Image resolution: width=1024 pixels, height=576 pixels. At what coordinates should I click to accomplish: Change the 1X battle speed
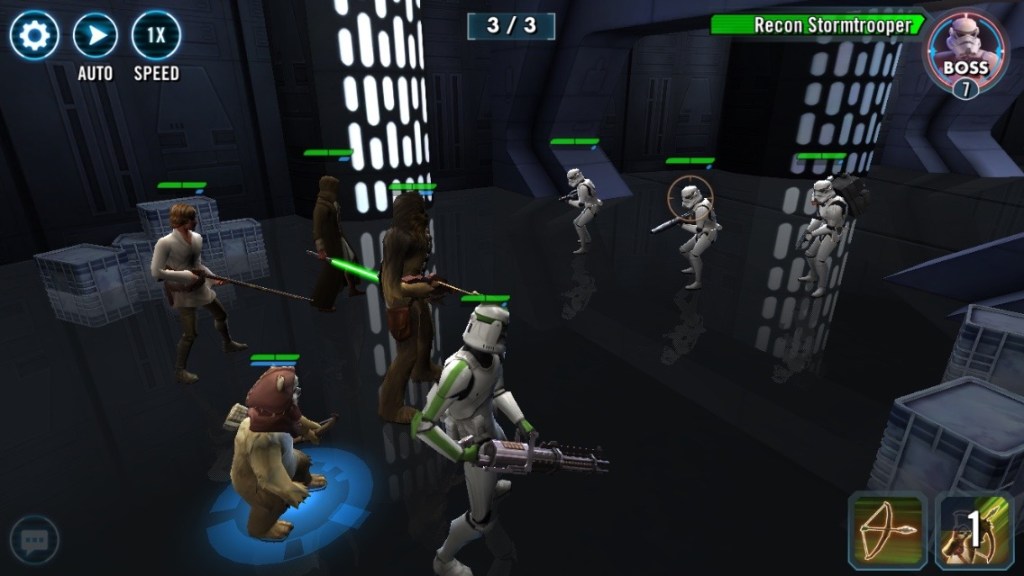[x=156, y=36]
